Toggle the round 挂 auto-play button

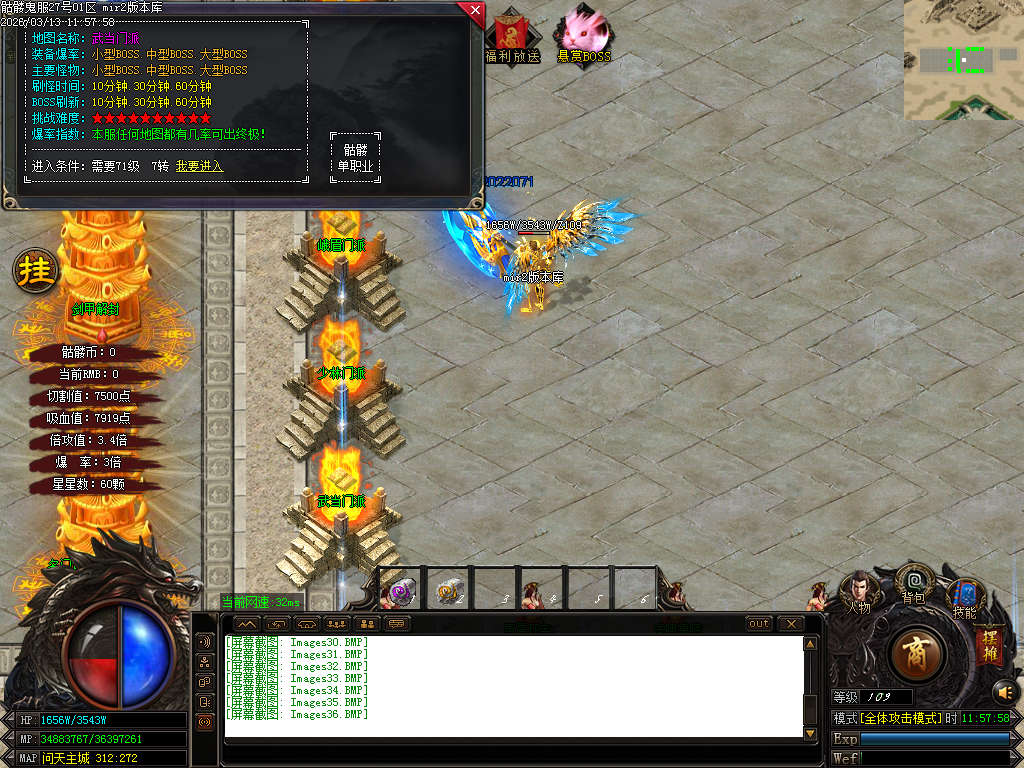click(35, 271)
